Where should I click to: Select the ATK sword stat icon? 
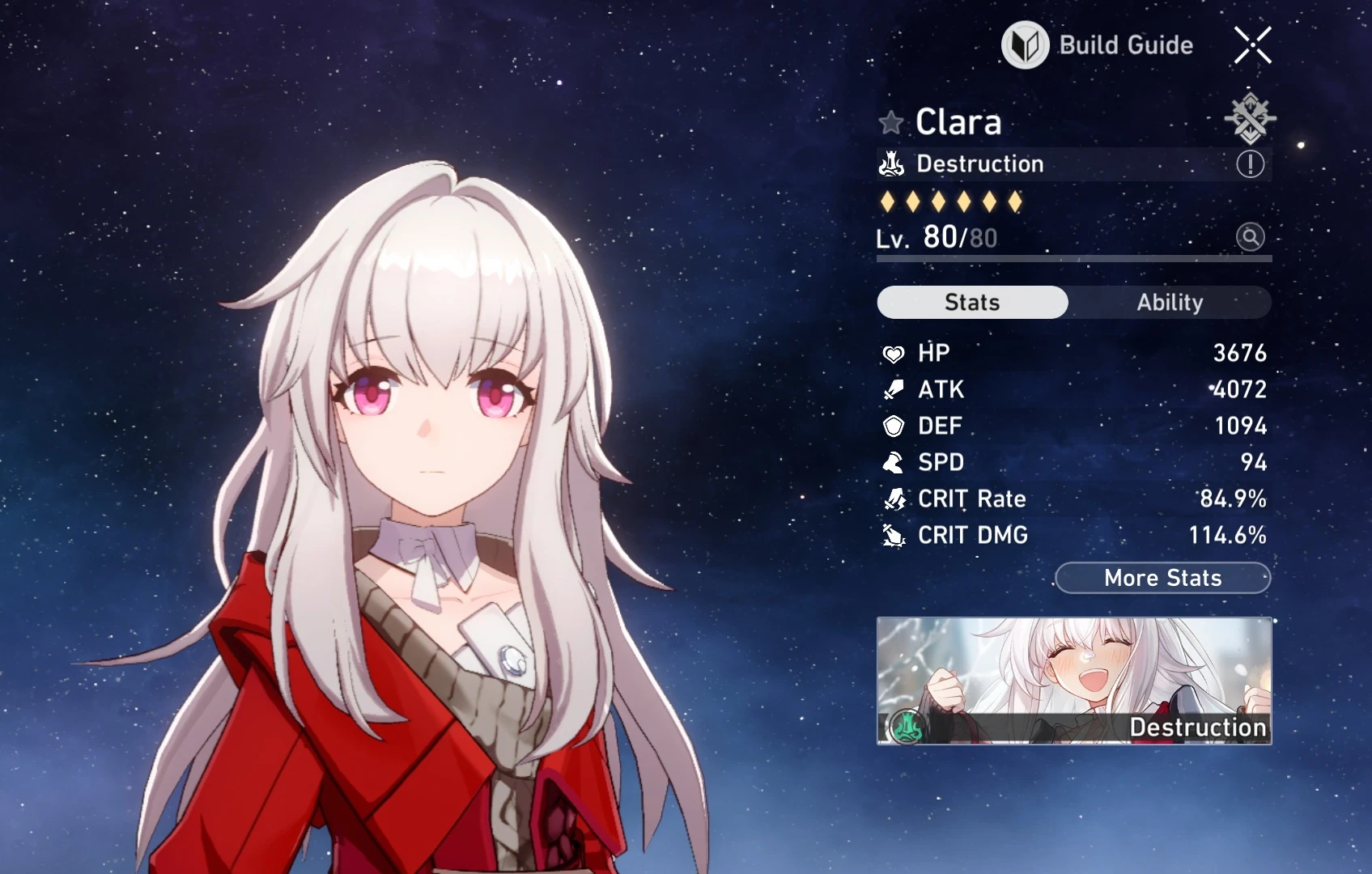click(x=893, y=389)
